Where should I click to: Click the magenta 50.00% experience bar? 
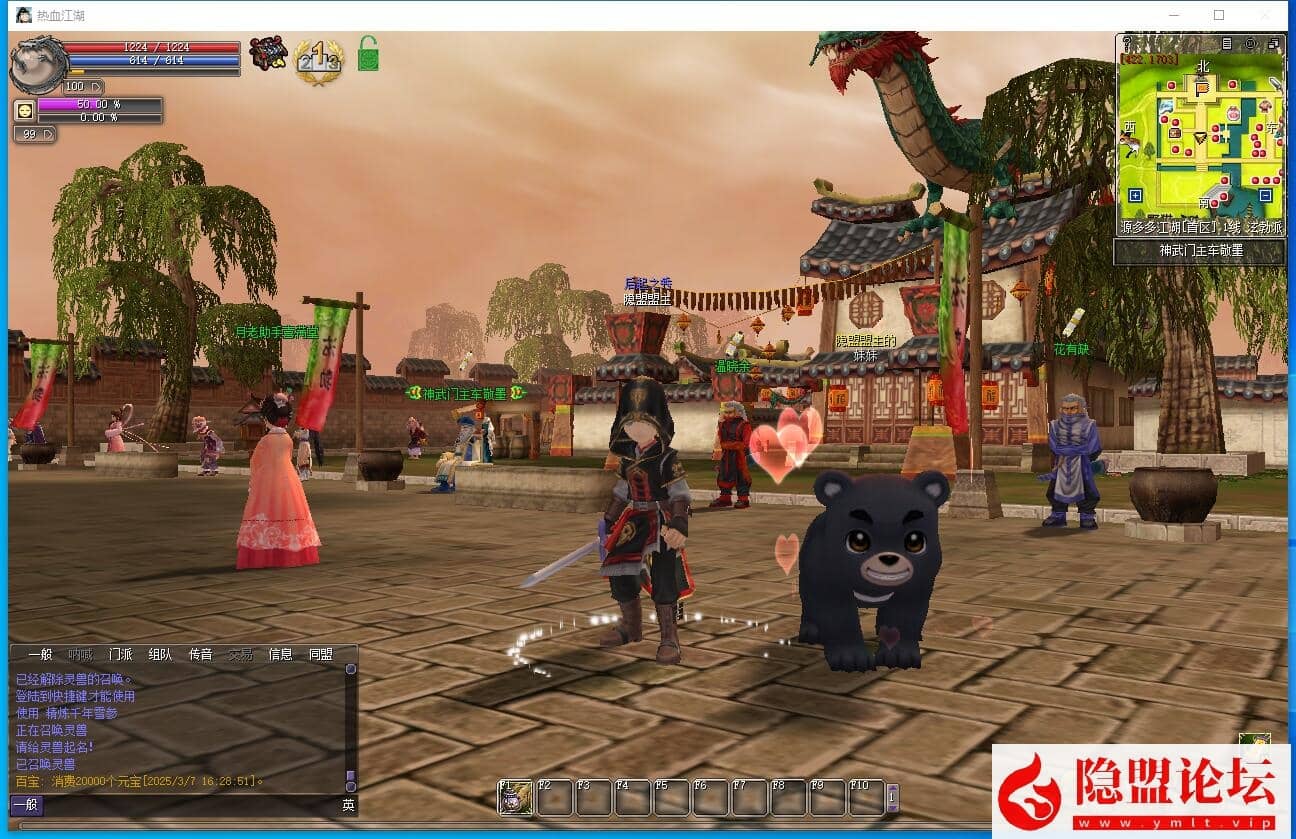tap(97, 105)
